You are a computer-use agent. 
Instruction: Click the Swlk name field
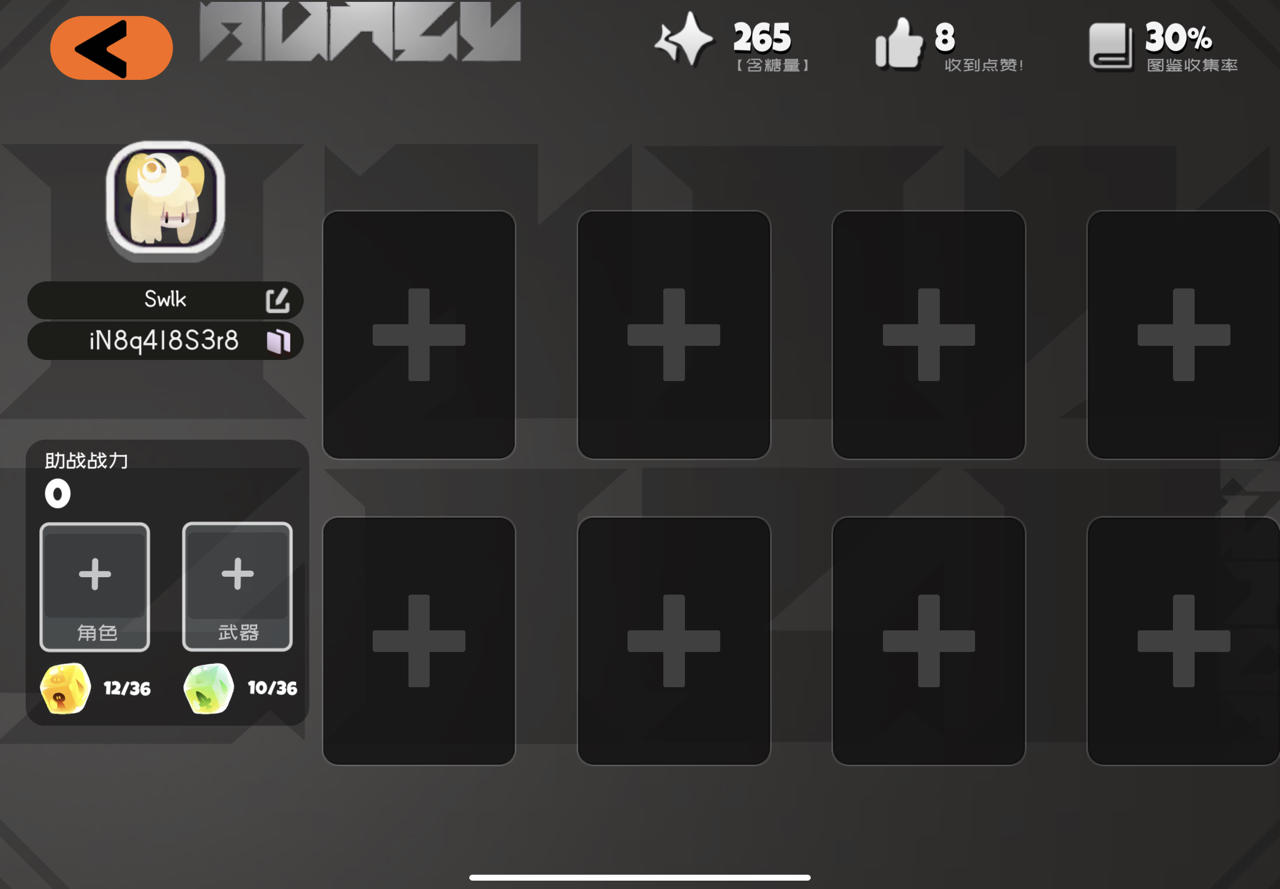click(x=166, y=299)
